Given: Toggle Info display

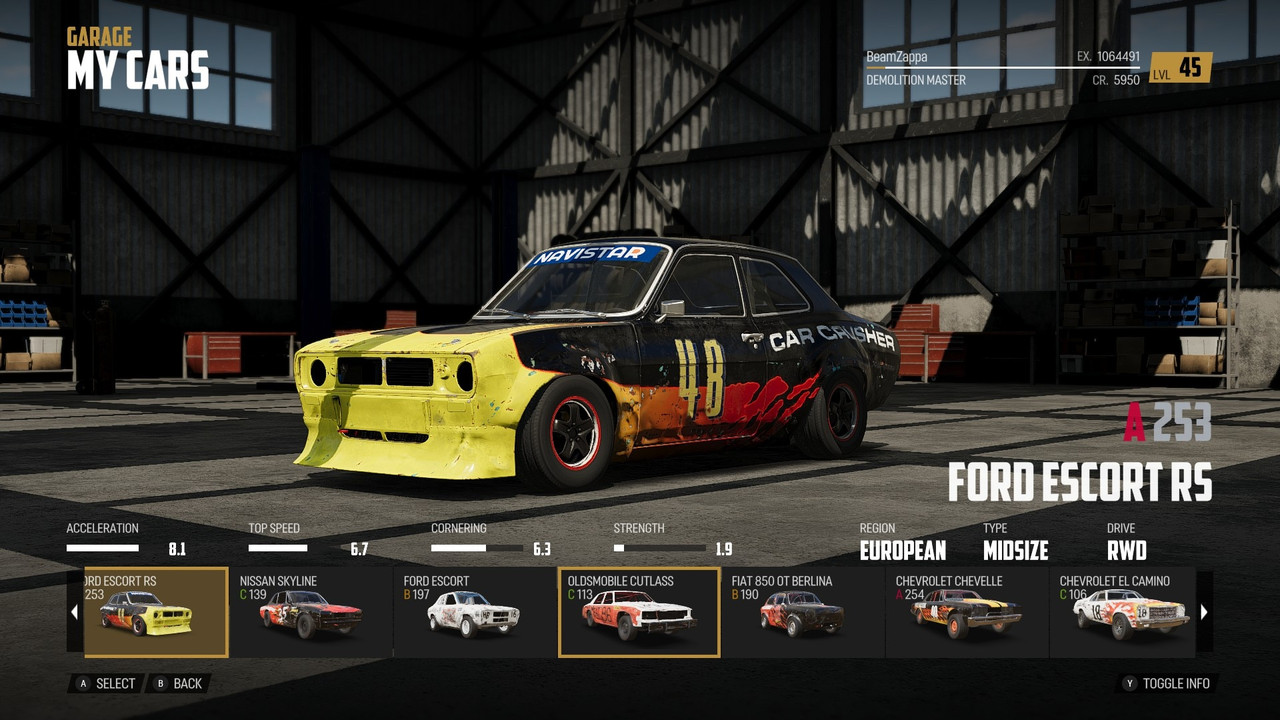Looking at the screenshot, I should (1166, 684).
